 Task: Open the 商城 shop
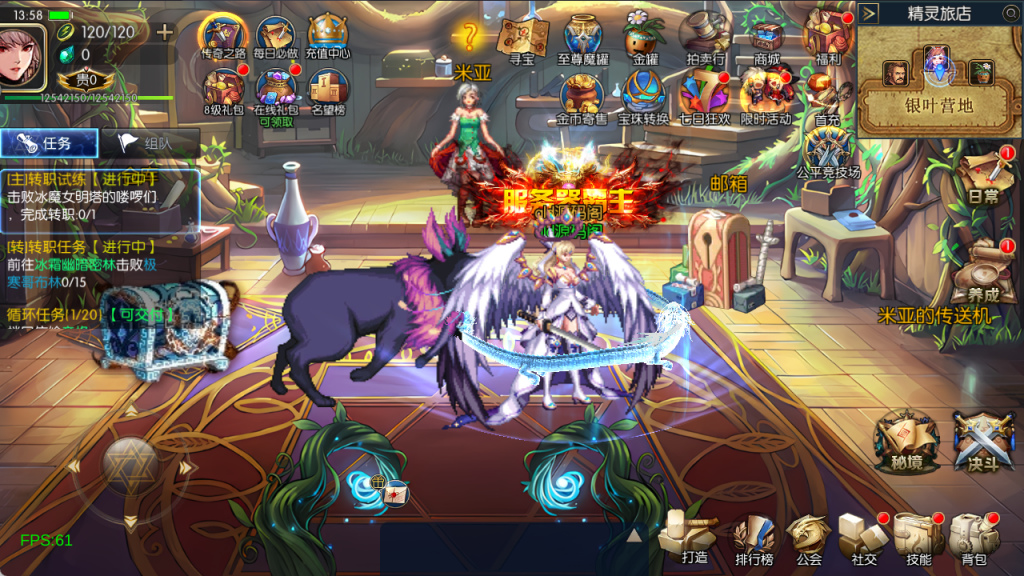767,36
